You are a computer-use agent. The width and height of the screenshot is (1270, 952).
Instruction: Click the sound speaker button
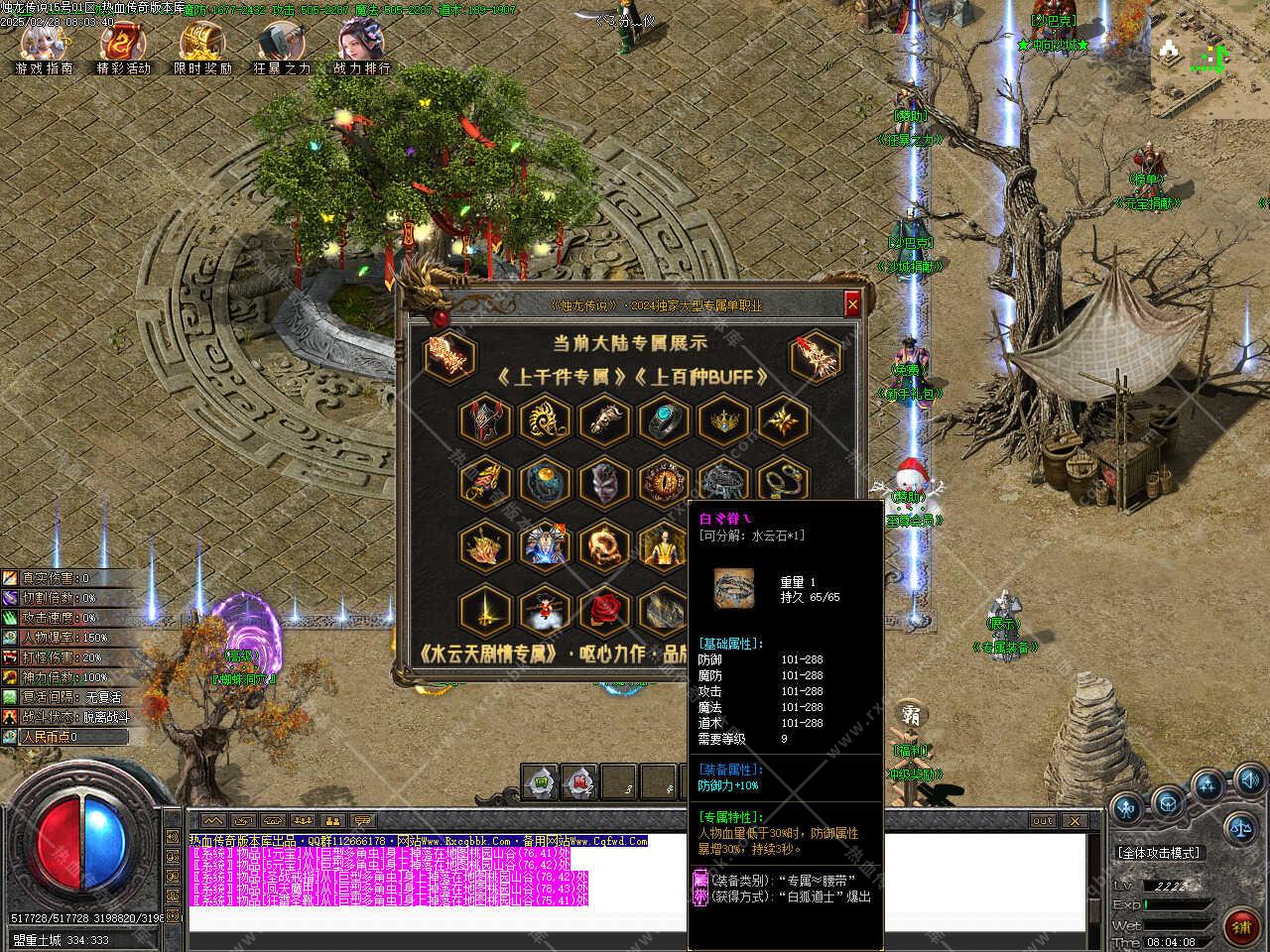pos(1249,779)
